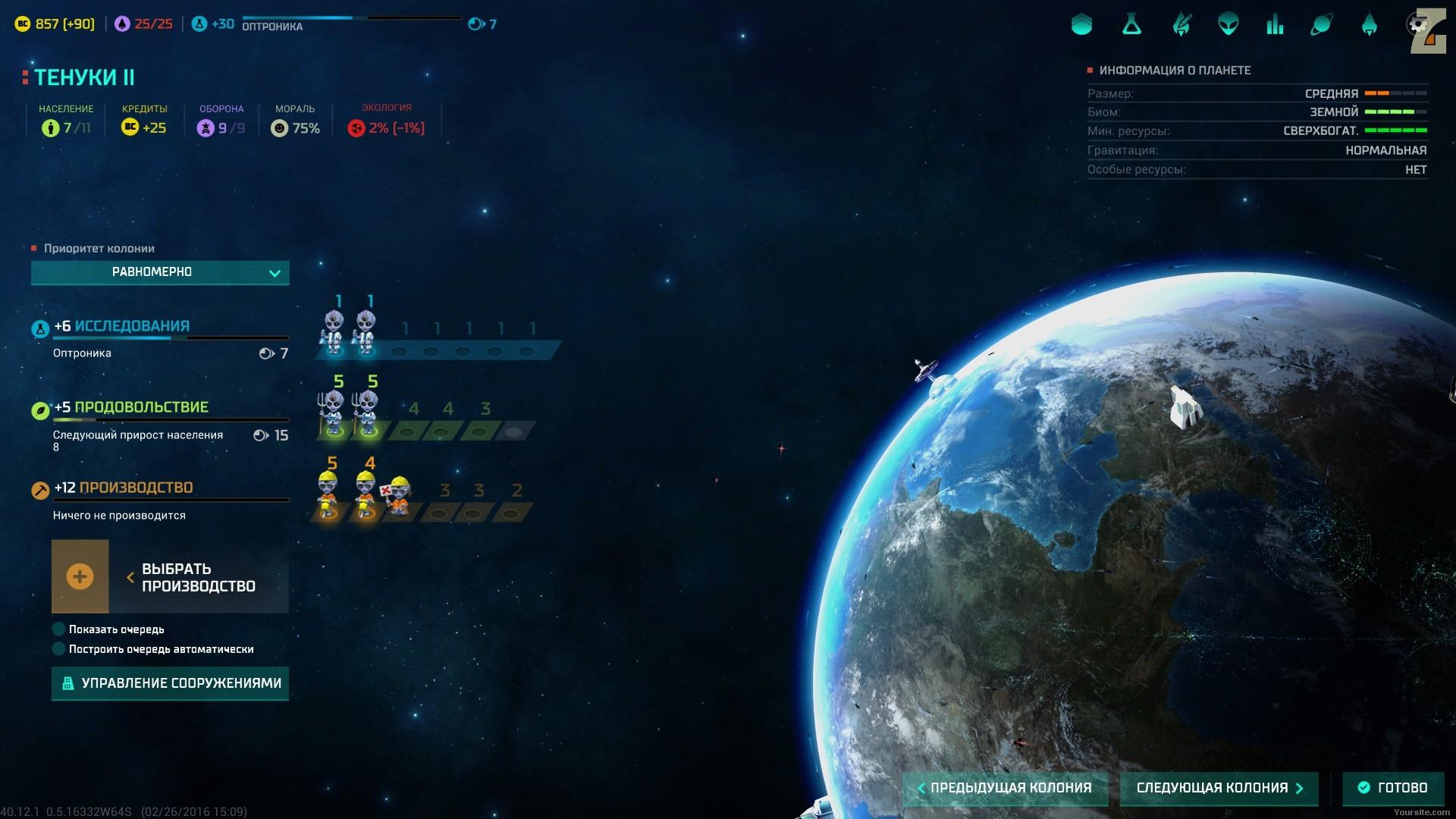Open the gear settings menu
The height and width of the screenshot is (819, 1456).
(1417, 25)
